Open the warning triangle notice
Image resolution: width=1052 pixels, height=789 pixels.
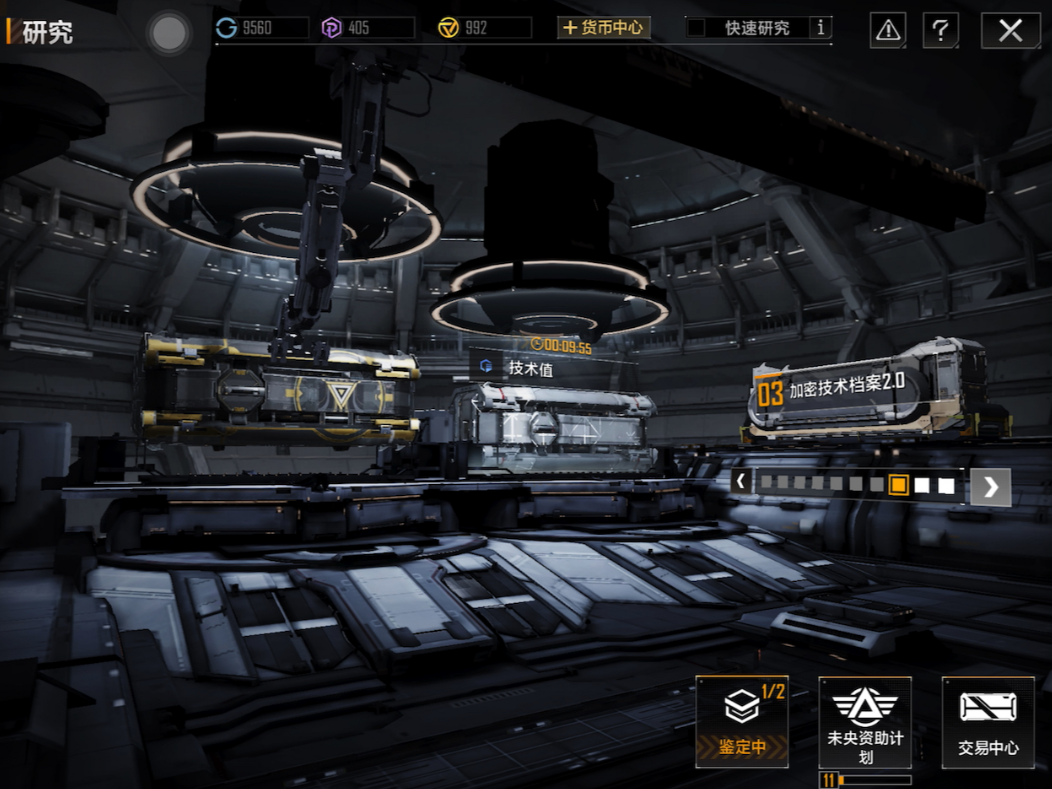tap(888, 31)
